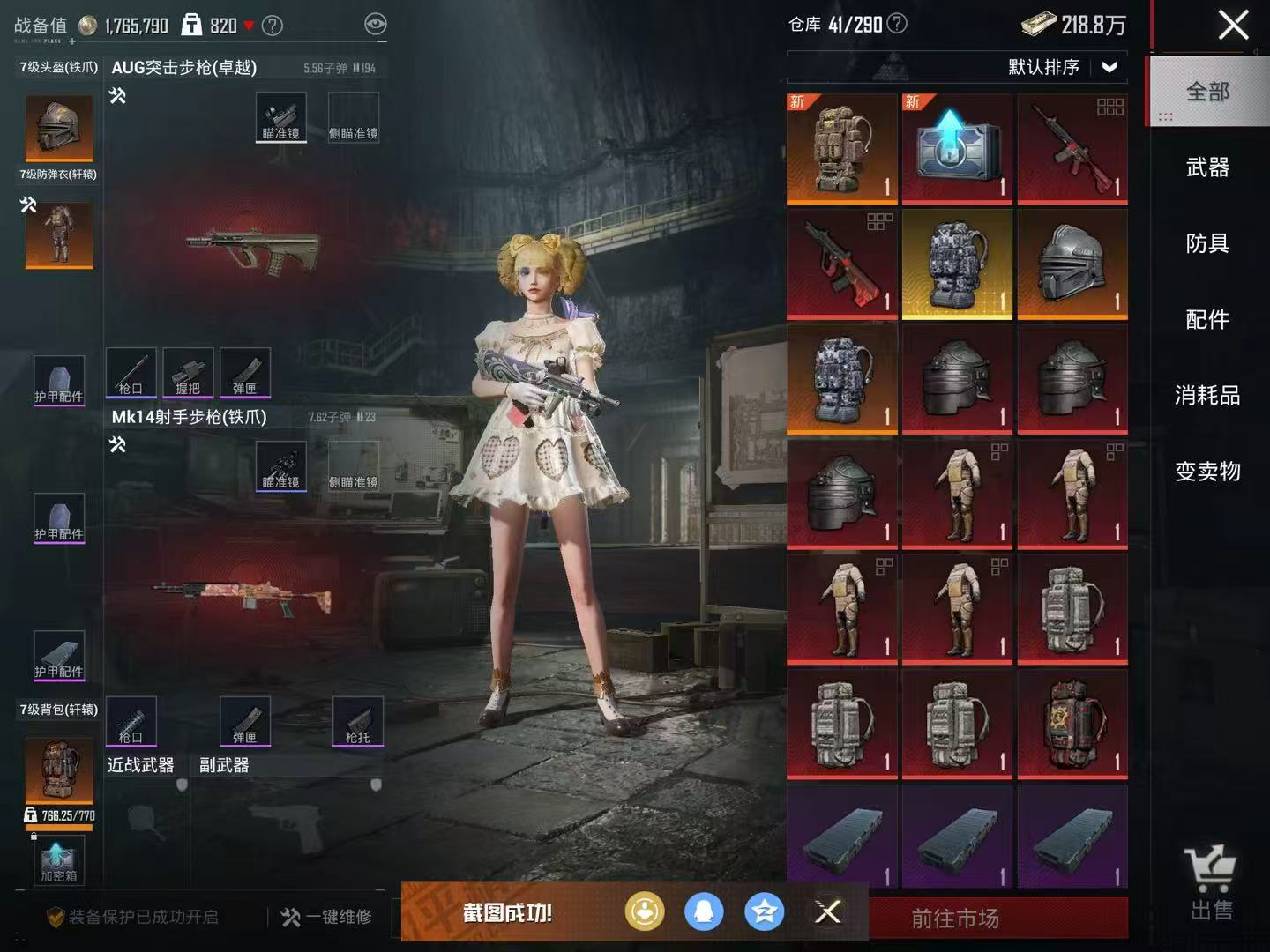Select the equipped AUG assault rifle
This screenshot has height=952, width=1270.
[x=253, y=247]
